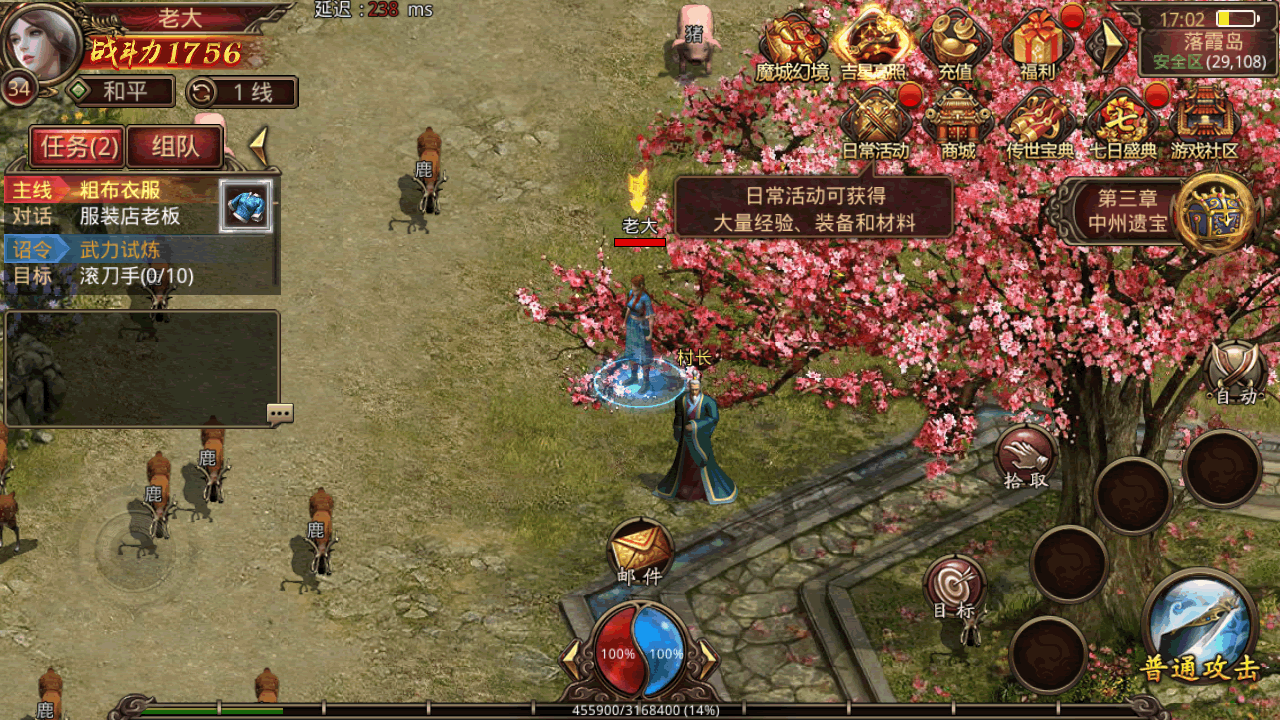Image resolution: width=1280 pixels, height=720 pixels.
Task: Open the 传世宝典 guide icon
Action: (1040, 124)
